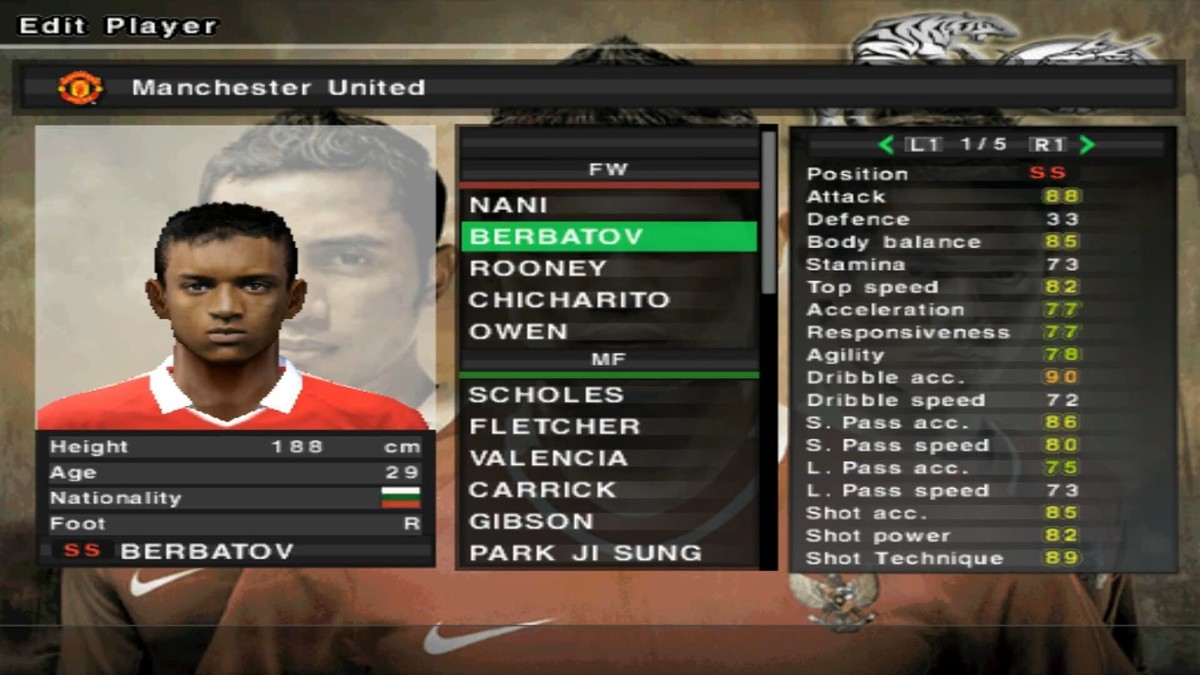Choose SCHOLES from the midfielders
Image resolution: width=1200 pixels, height=675 pixels.
(x=546, y=395)
